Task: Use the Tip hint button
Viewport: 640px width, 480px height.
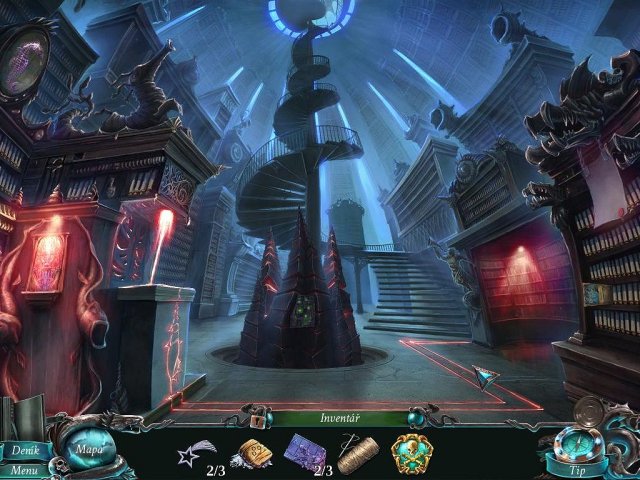Action: pos(578,470)
